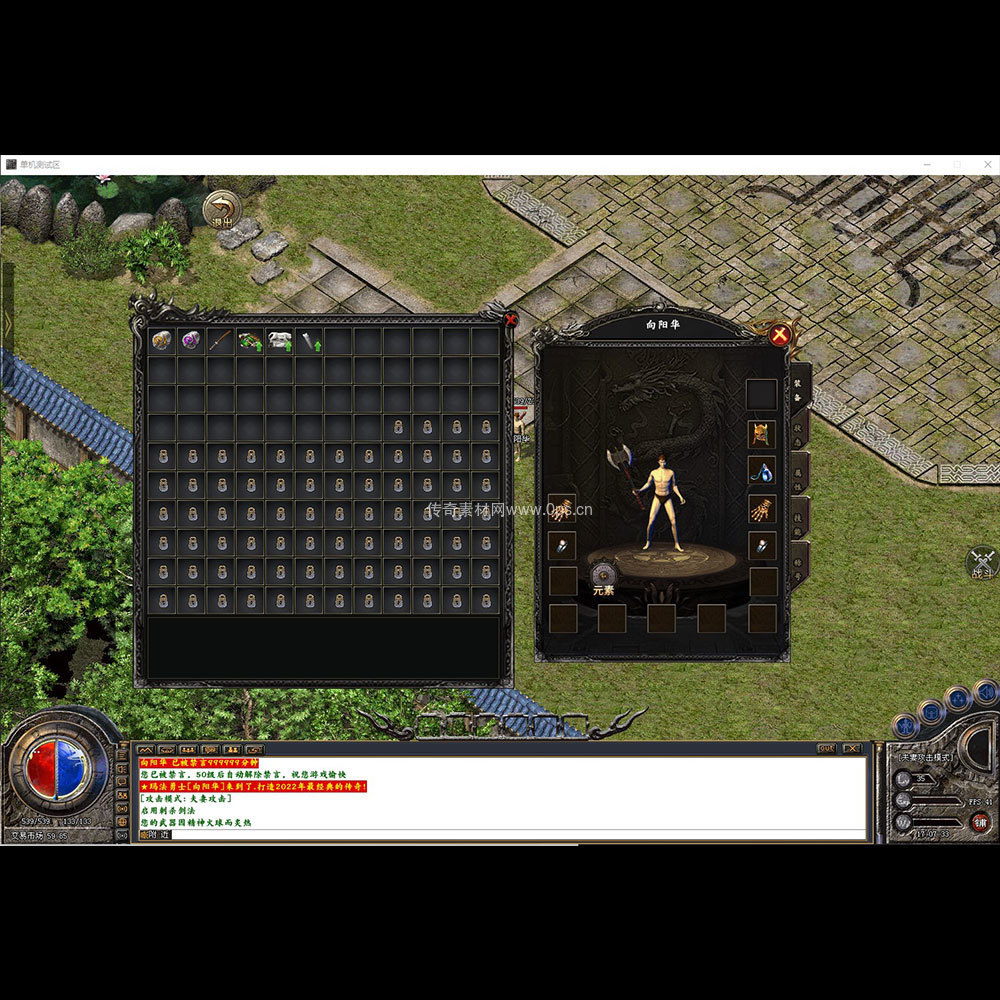Close the character equipment panel
The height and width of the screenshot is (1000, 1000).
[x=780, y=334]
